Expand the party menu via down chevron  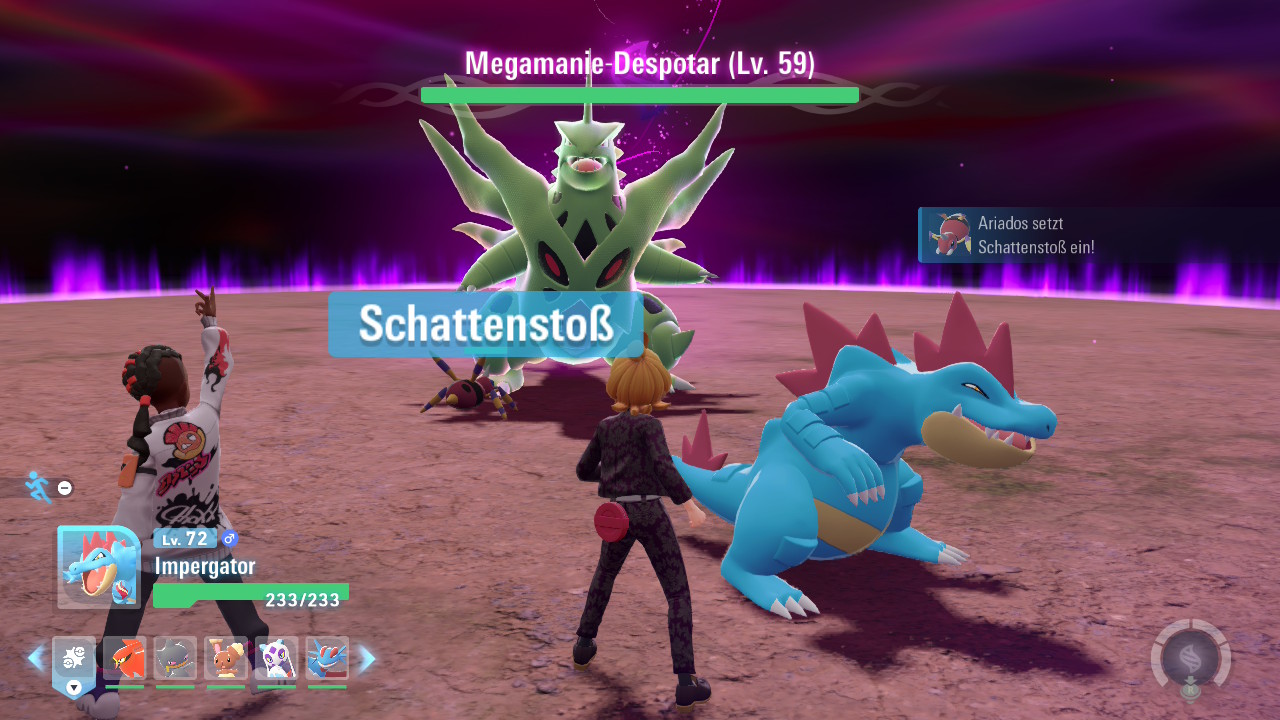coord(73,688)
